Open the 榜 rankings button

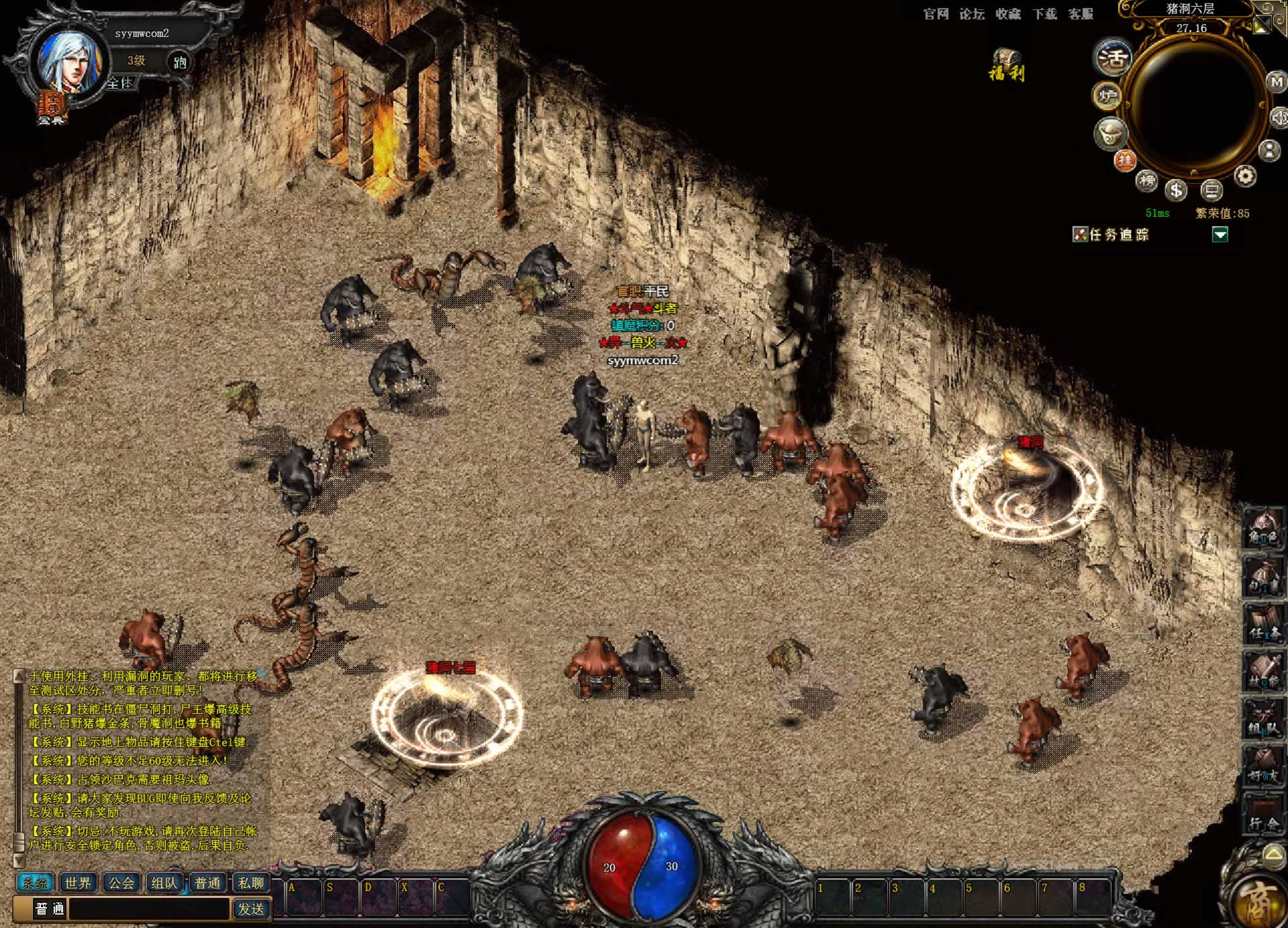1147,180
